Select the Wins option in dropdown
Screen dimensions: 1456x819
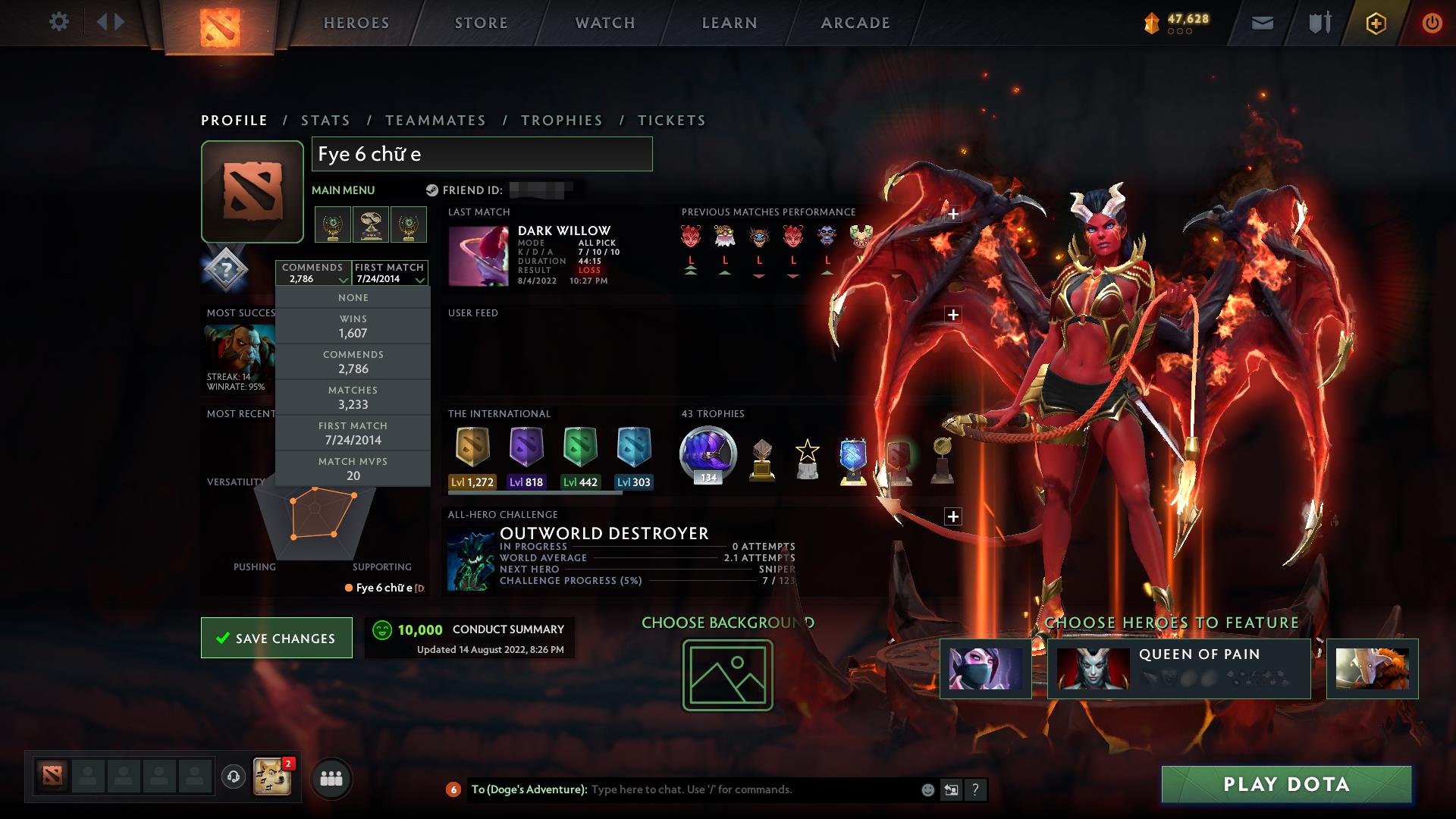coord(353,327)
